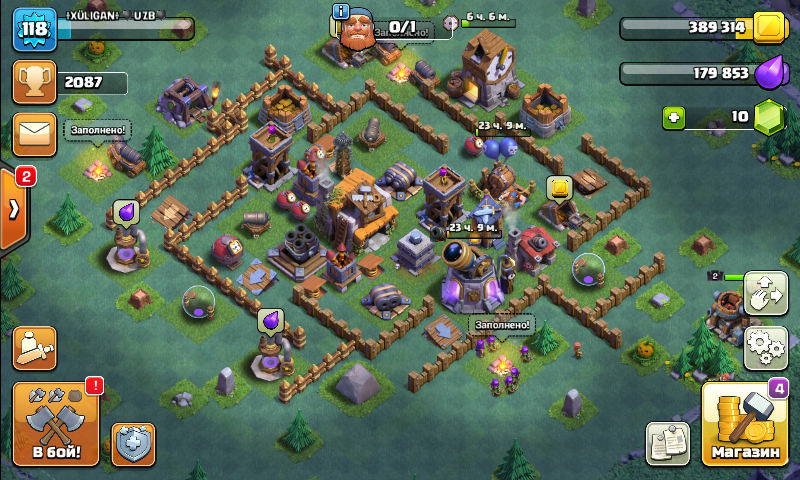Expand the side chat arrow tab
The height and width of the screenshot is (480, 800).
[14, 209]
